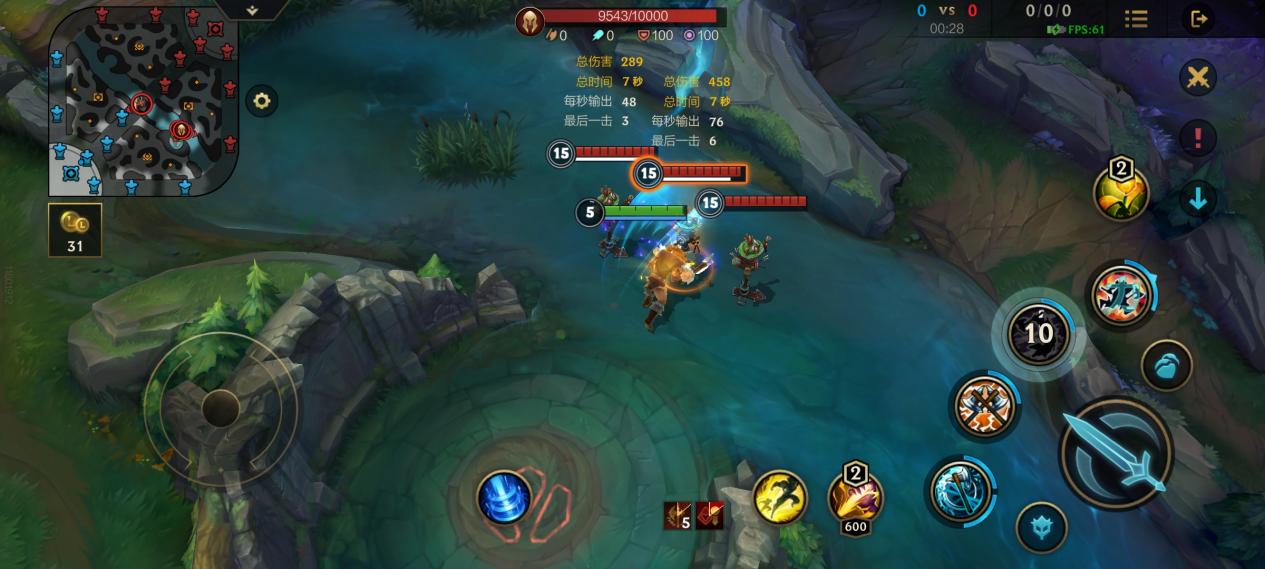
Task: Activate the crossed axes ability
Action: 984,406
